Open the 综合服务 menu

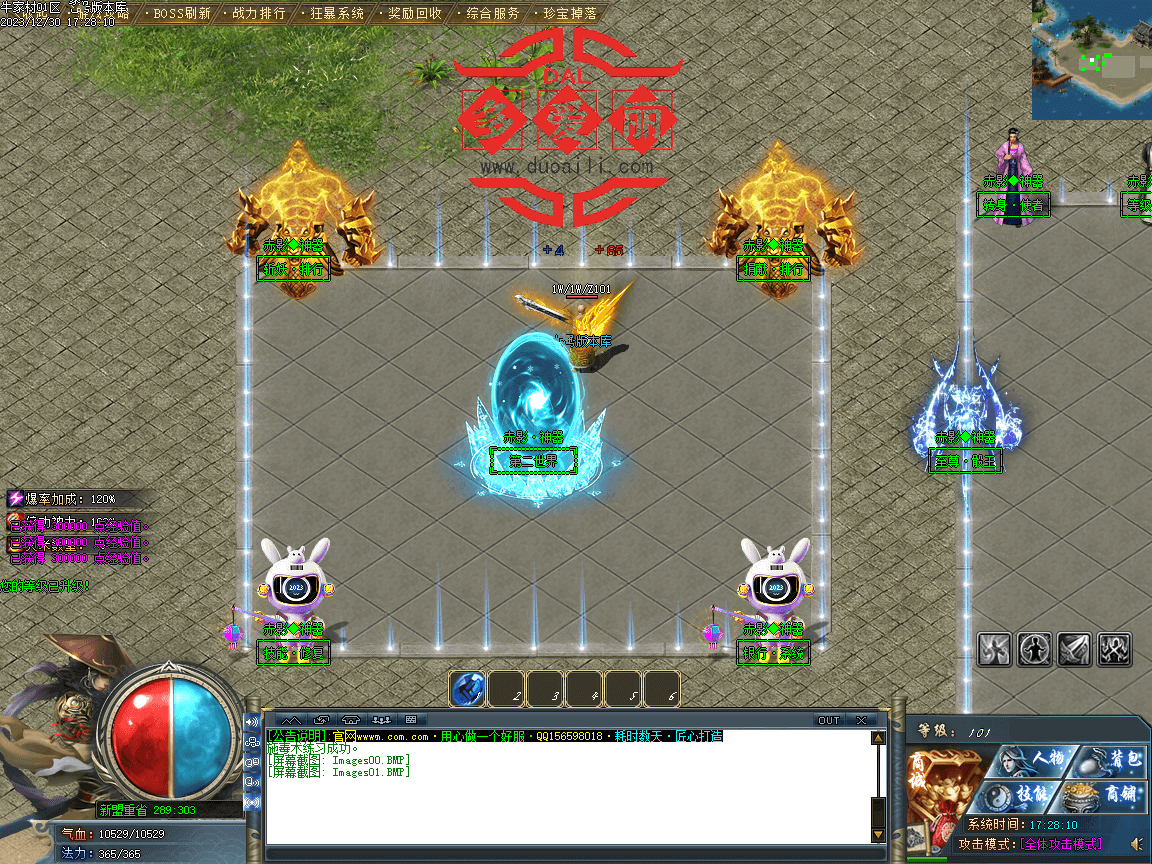[493, 14]
